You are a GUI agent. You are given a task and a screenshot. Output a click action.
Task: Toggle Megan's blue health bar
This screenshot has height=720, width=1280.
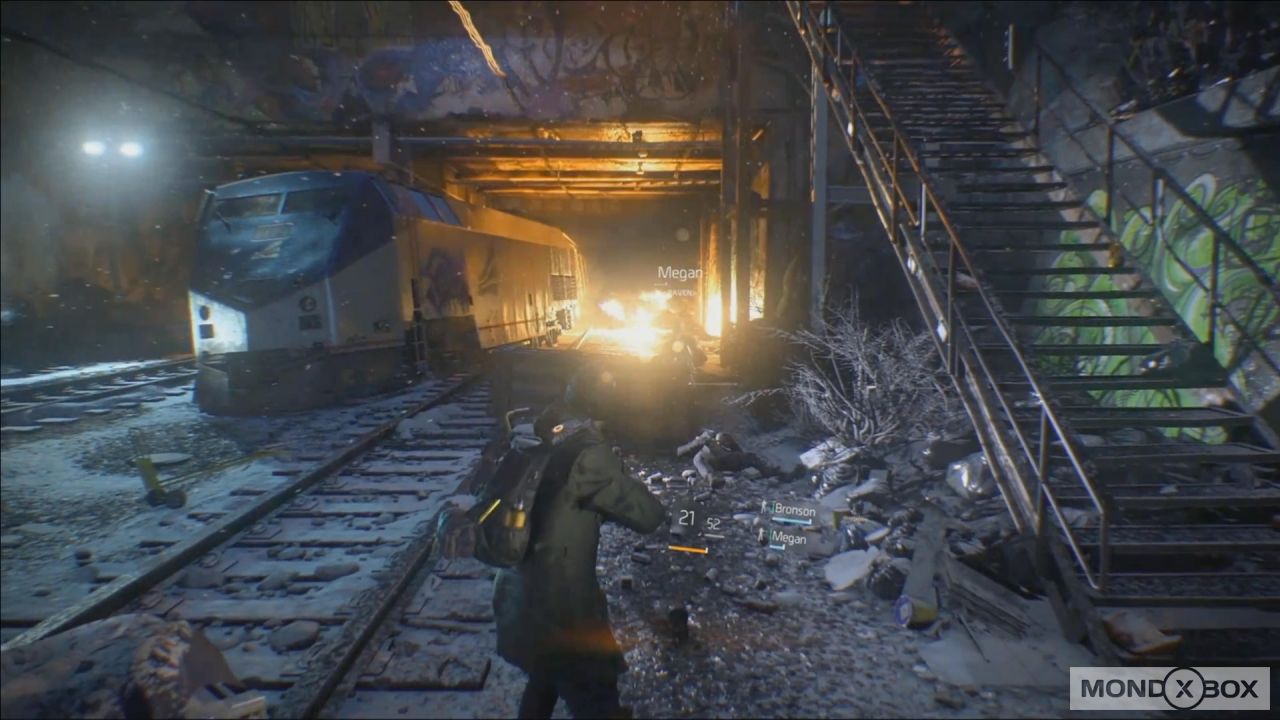point(777,548)
